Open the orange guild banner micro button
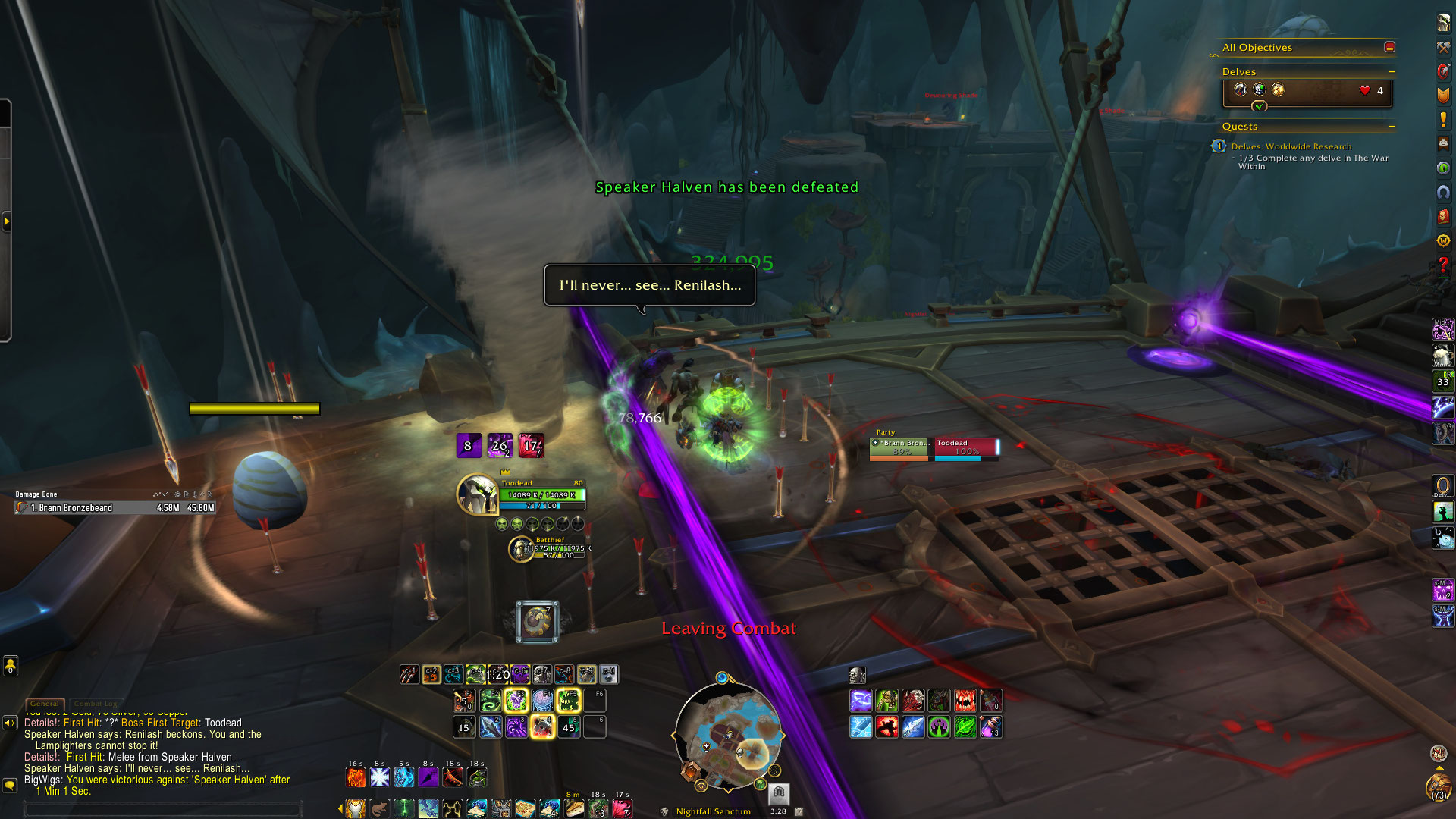The width and height of the screenshot is (1456, 819). point(1443,95)
